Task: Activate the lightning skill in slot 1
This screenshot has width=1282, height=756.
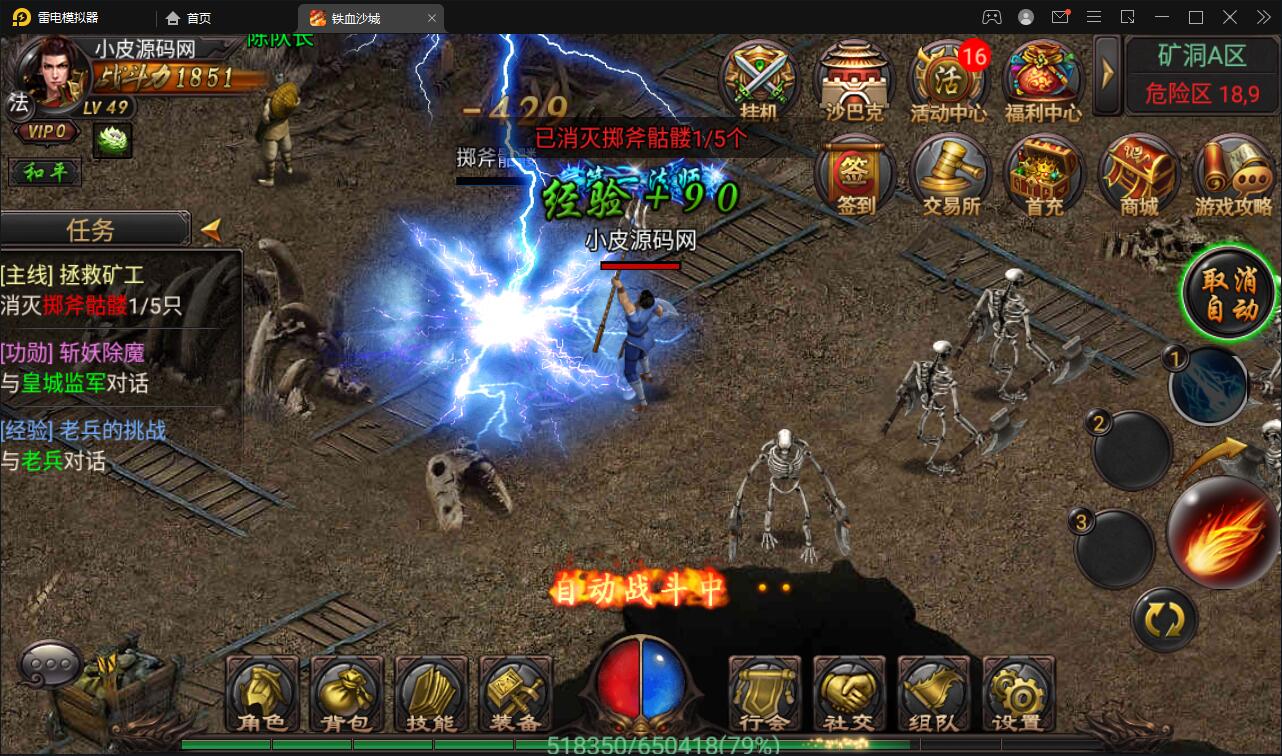Action: (1210, 385)
